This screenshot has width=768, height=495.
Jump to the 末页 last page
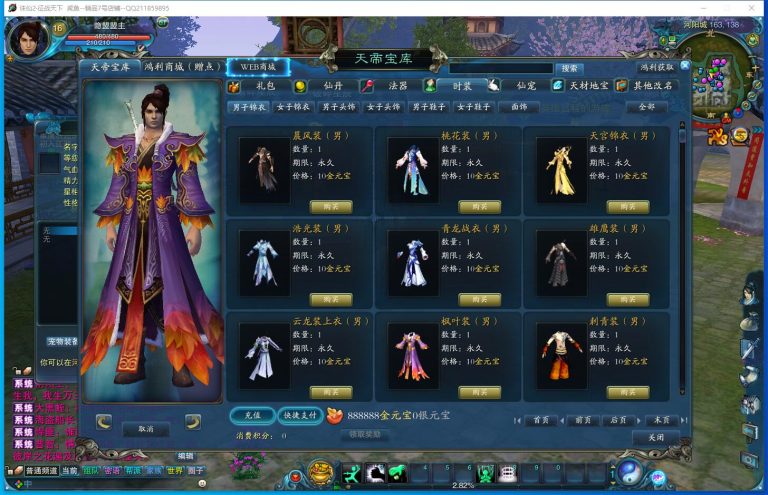click(658, 420)
